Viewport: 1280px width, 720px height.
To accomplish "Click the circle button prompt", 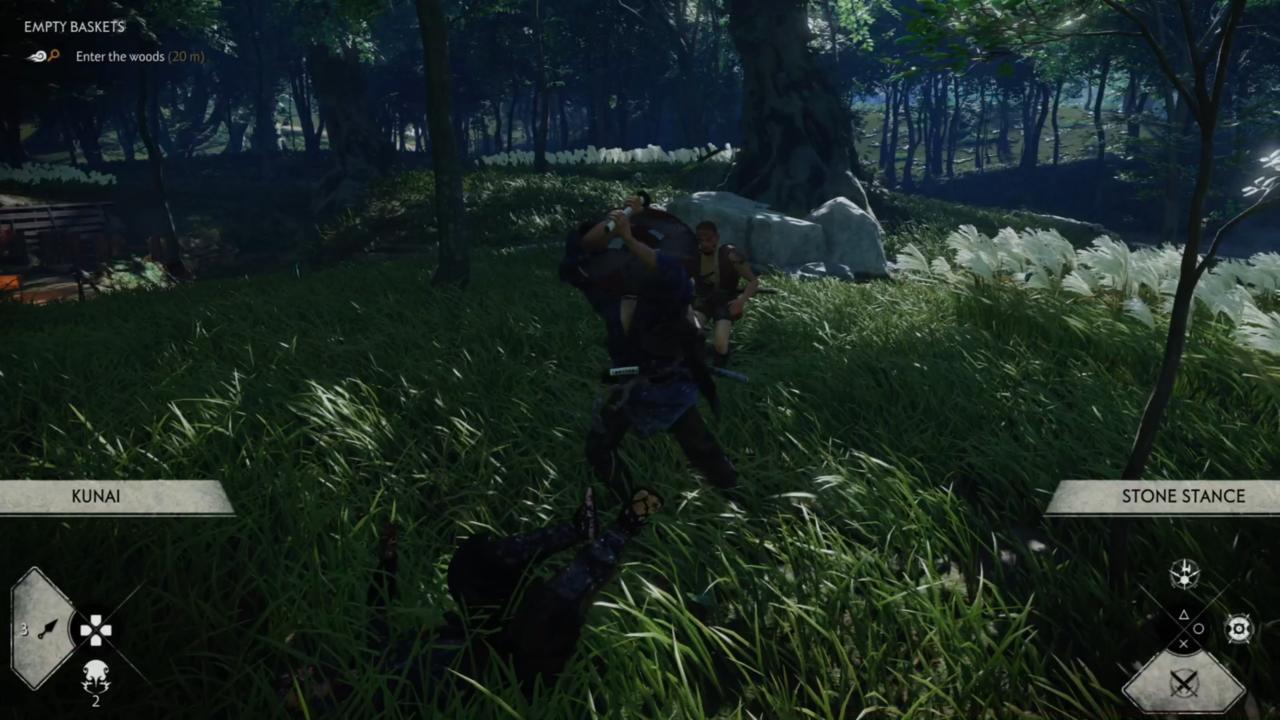I will coord(1199,628).
